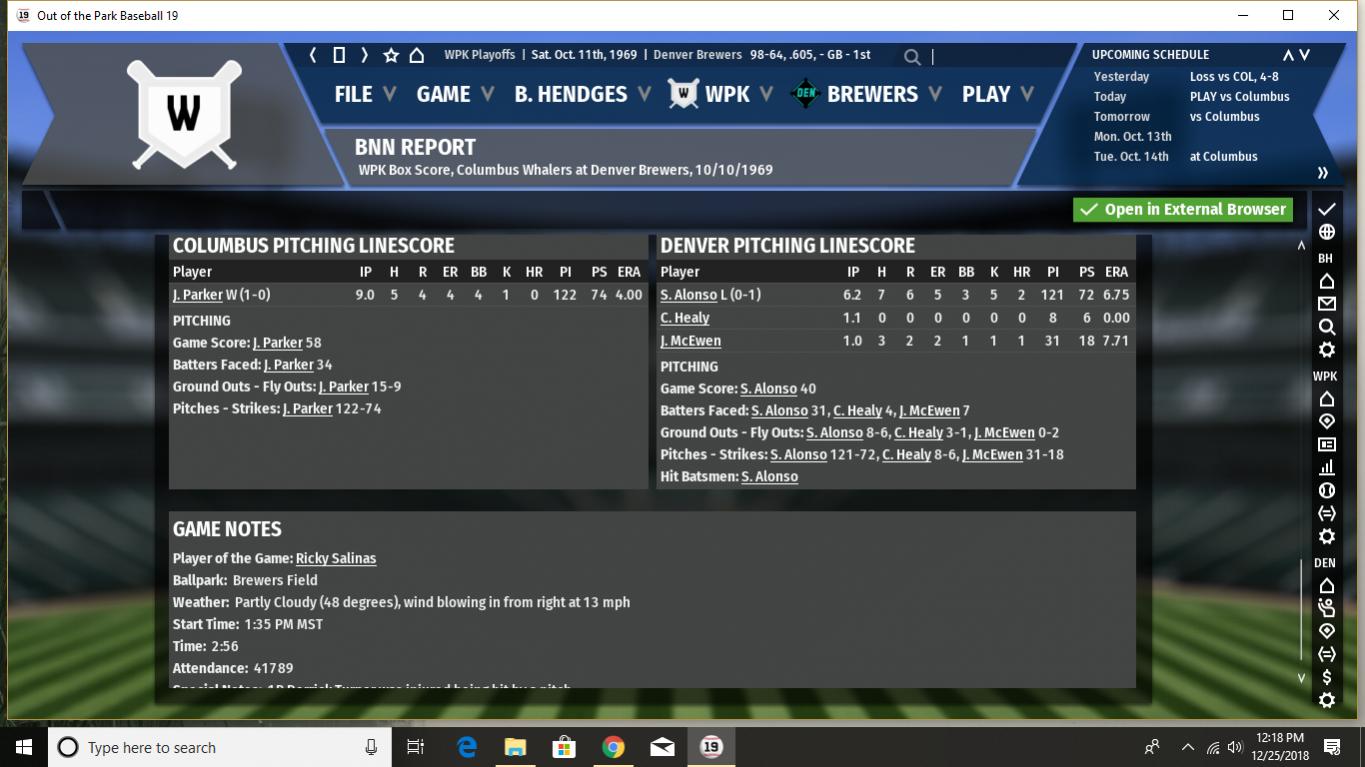The width and height of the screenshot is (1365, 767).
Task: View C. Healy in the Denver pitching linescore
Action: click(685, 318)
